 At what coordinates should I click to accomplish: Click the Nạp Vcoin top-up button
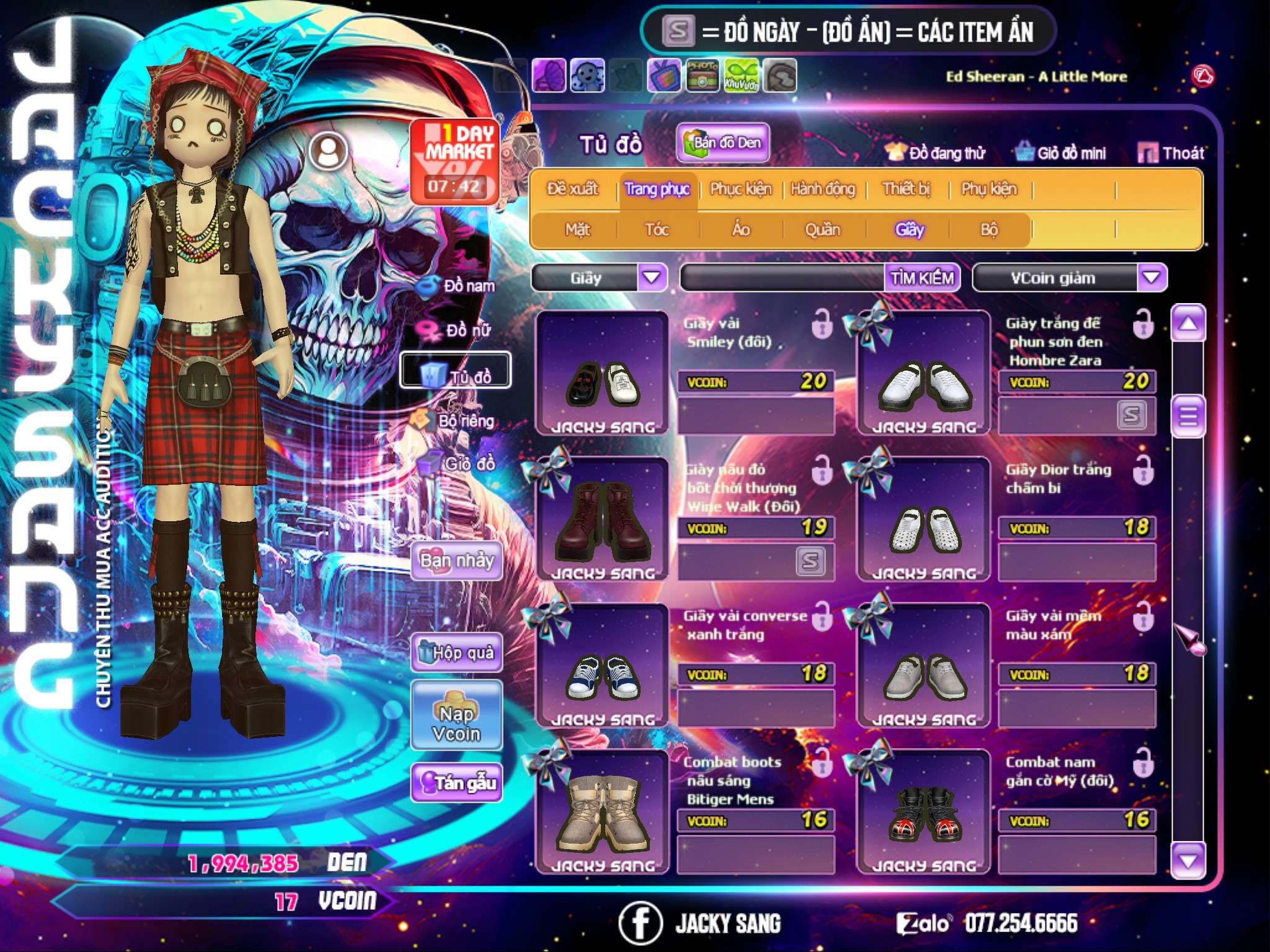[x=457, y=723]
